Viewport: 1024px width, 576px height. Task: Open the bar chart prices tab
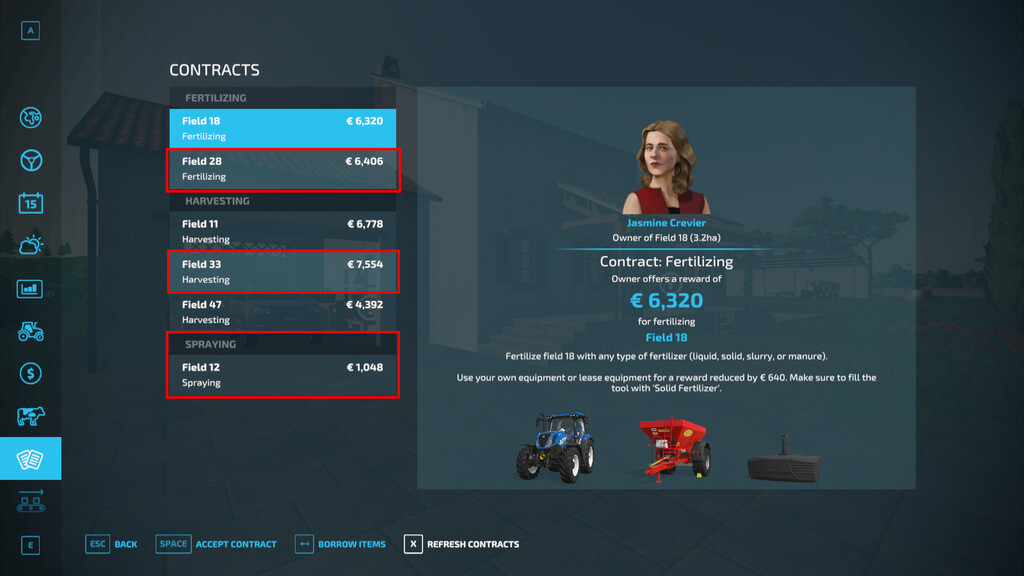tap(31, 289)
